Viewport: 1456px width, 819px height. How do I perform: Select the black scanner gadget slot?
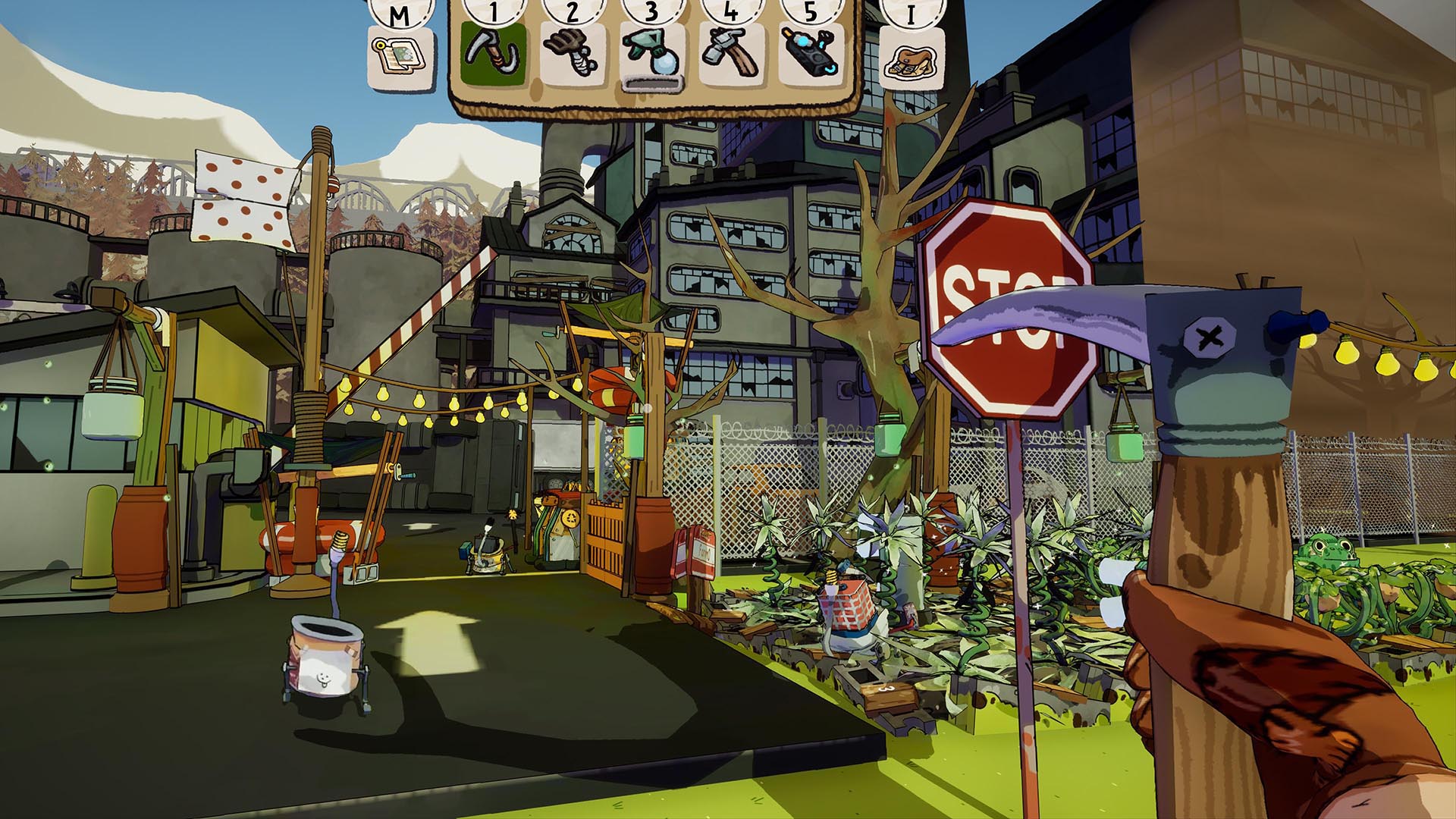pos(809,54)
